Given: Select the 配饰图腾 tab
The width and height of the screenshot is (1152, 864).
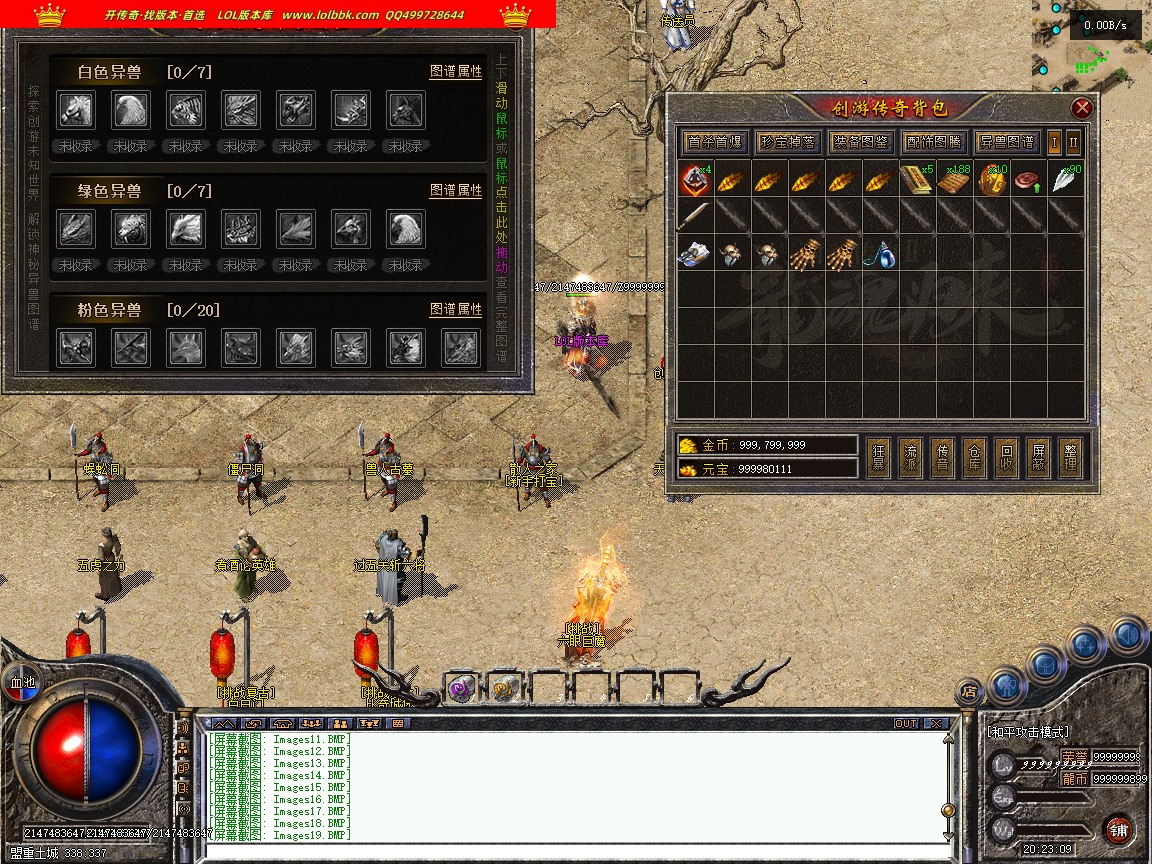Looking at the screenshot, I should (933, 142).
